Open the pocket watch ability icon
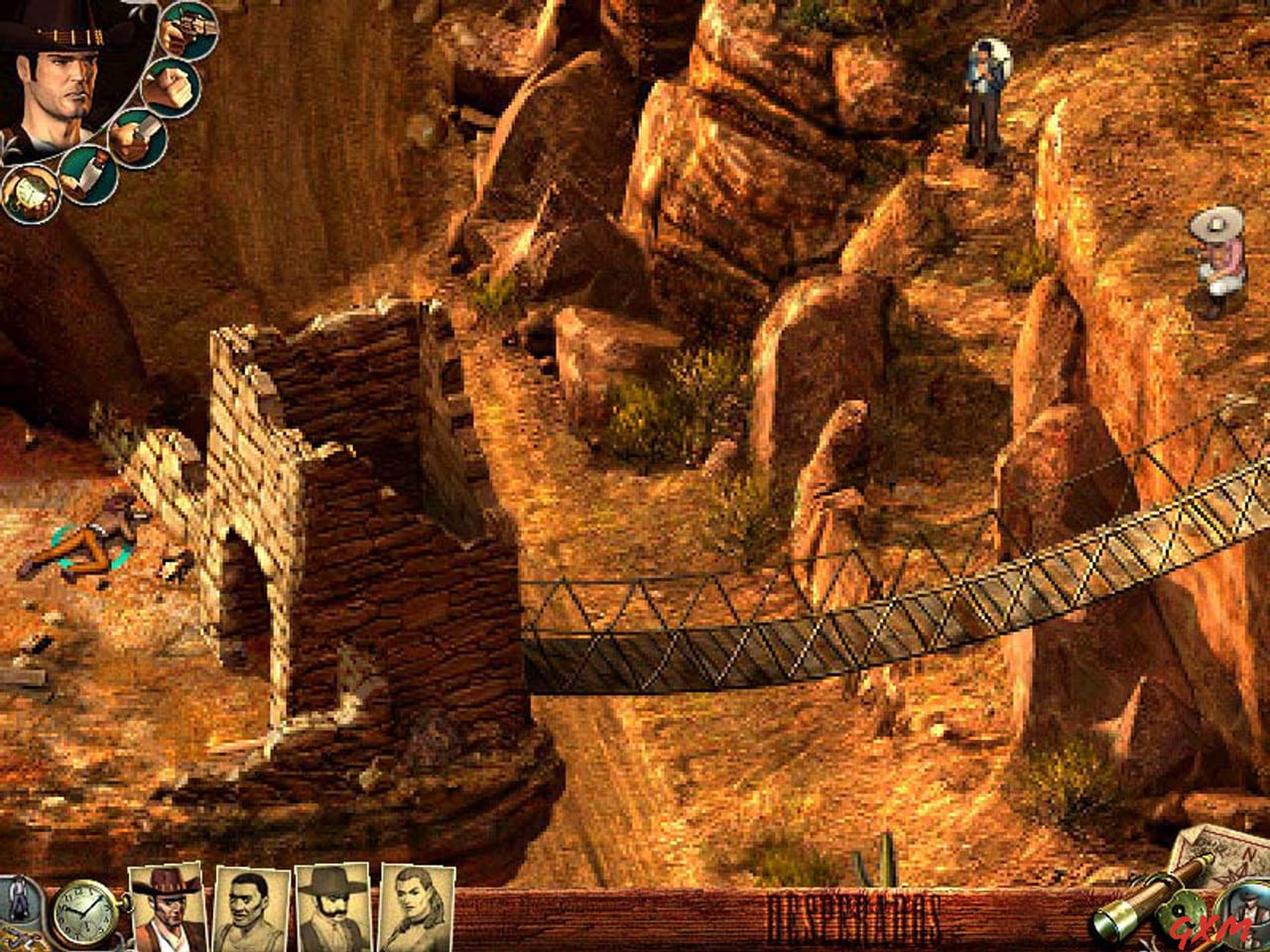 [x=30, y=193]
